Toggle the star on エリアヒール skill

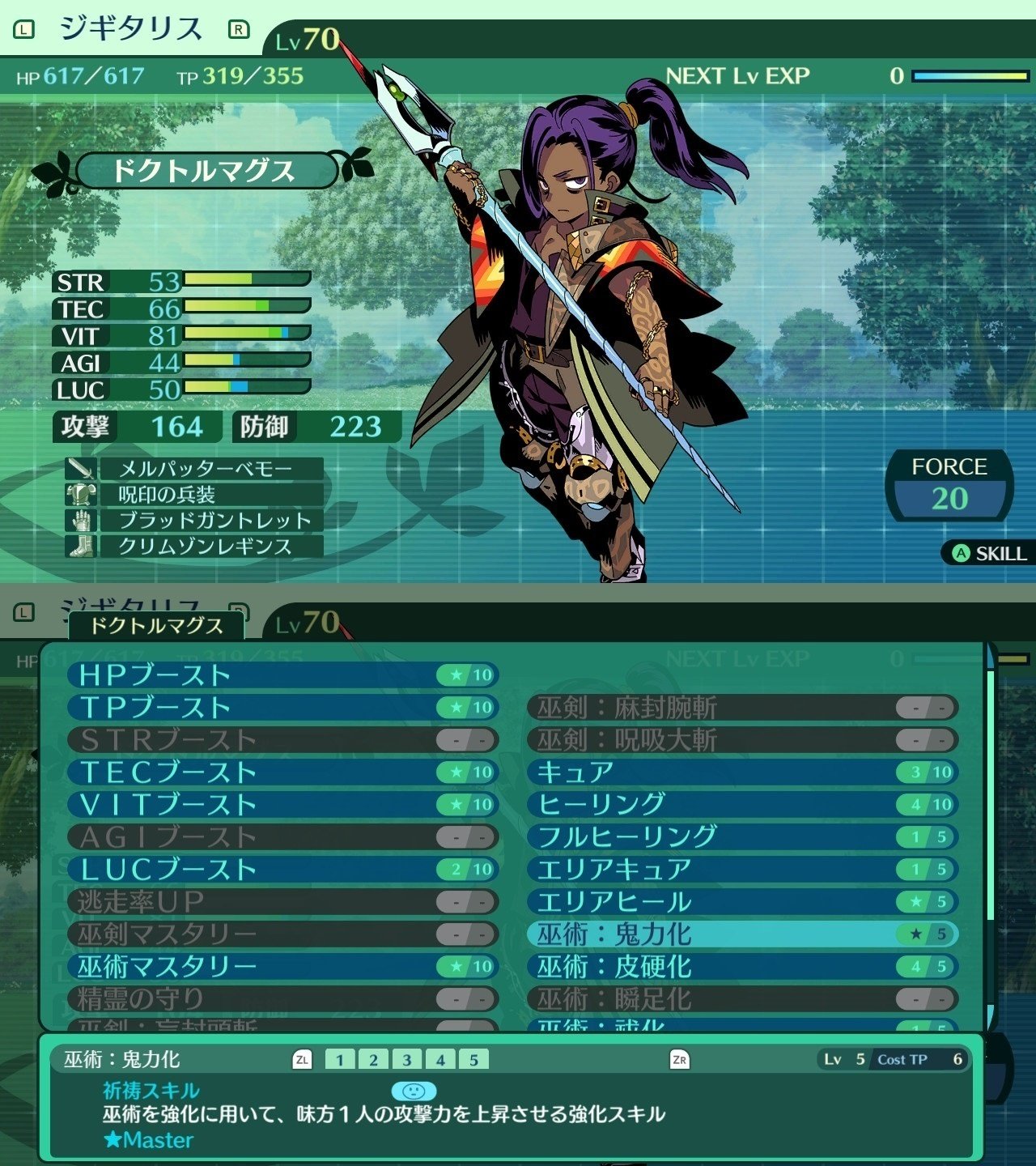tap(917, 901)
